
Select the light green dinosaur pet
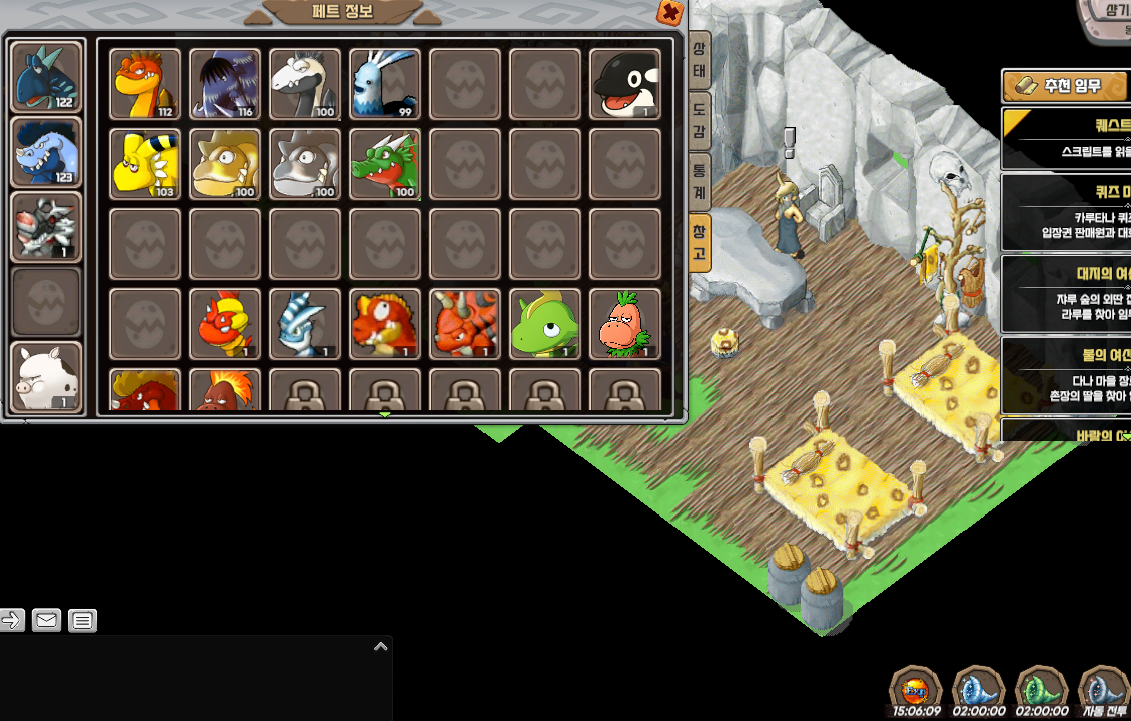(545, 324)
